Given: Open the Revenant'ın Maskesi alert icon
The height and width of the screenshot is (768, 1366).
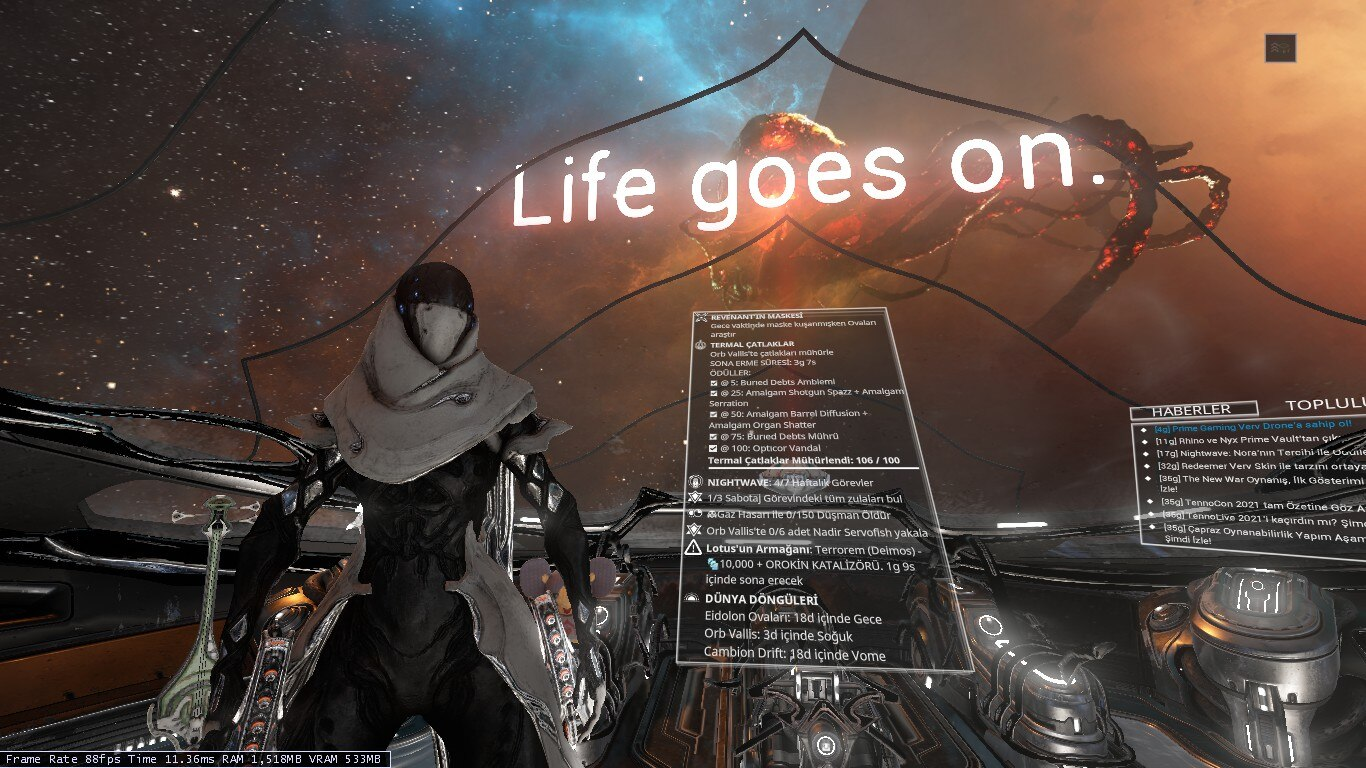Looking at the screenshot, I should point(700,316).
